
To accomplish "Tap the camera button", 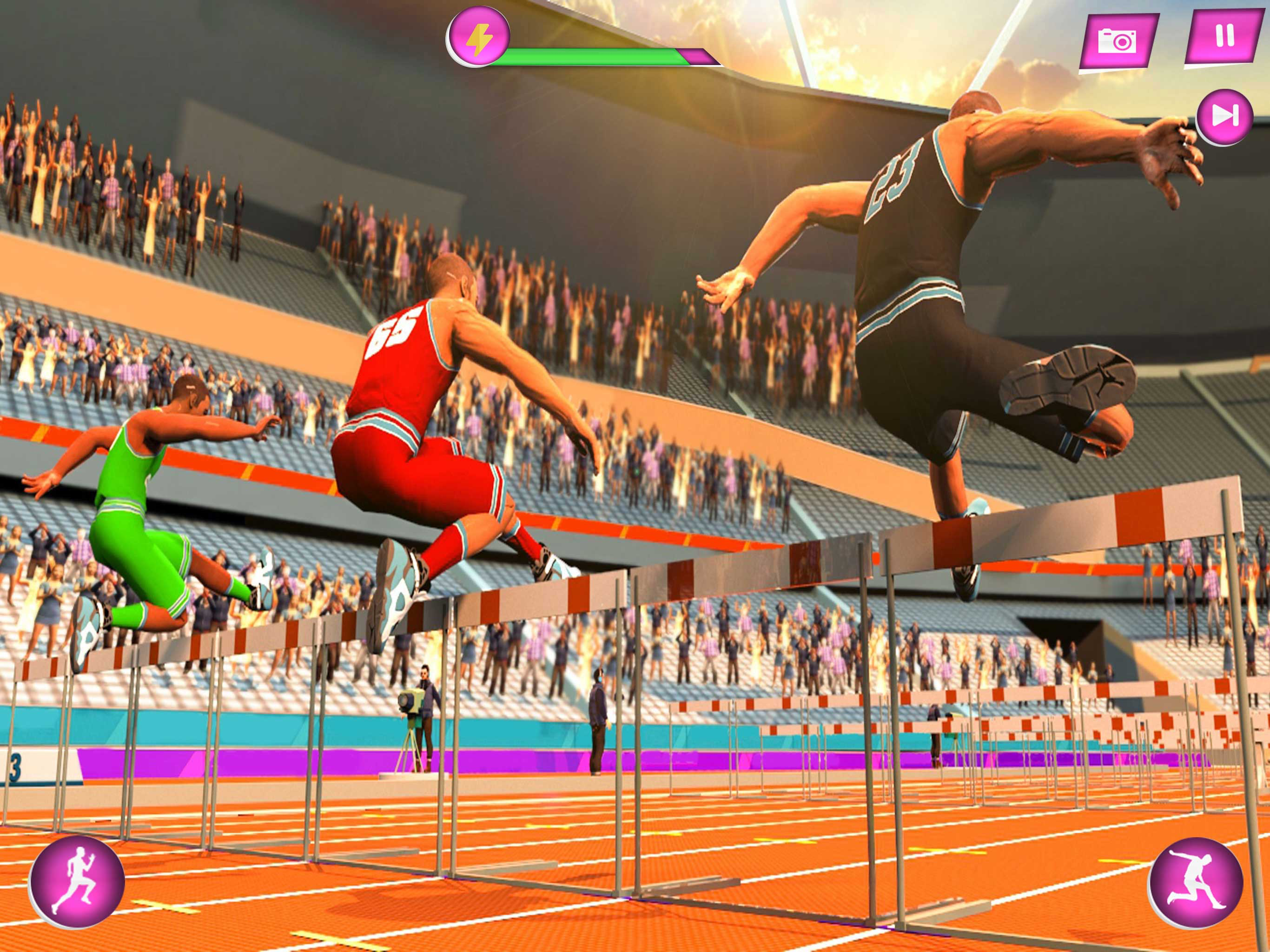I will click(1117, 41).
